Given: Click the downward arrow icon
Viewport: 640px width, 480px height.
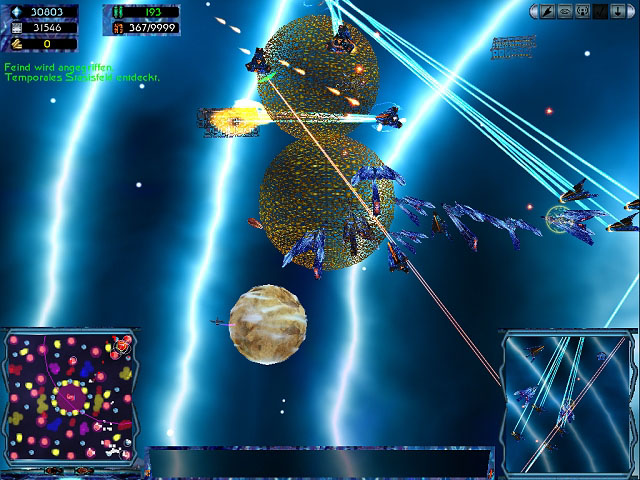Looking at the screenshot, I should coord(616,11).
